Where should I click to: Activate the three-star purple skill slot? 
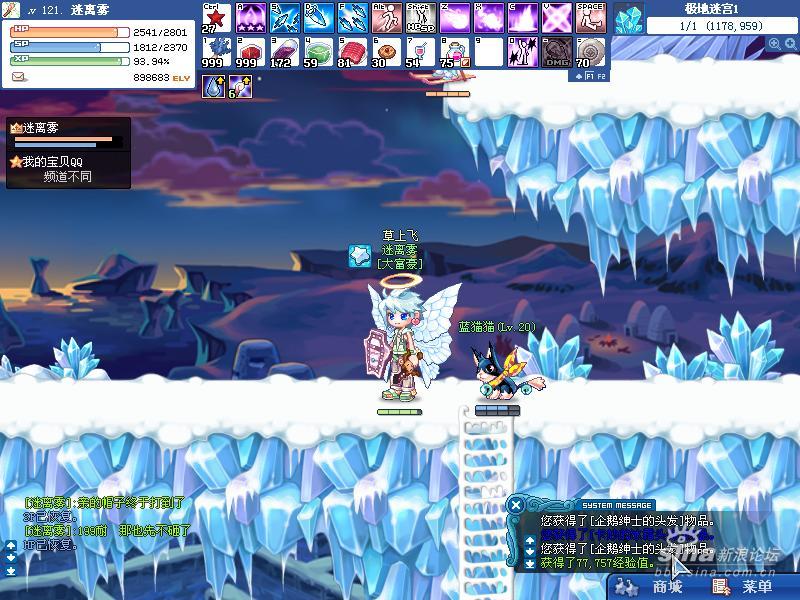tap(250, 18)
